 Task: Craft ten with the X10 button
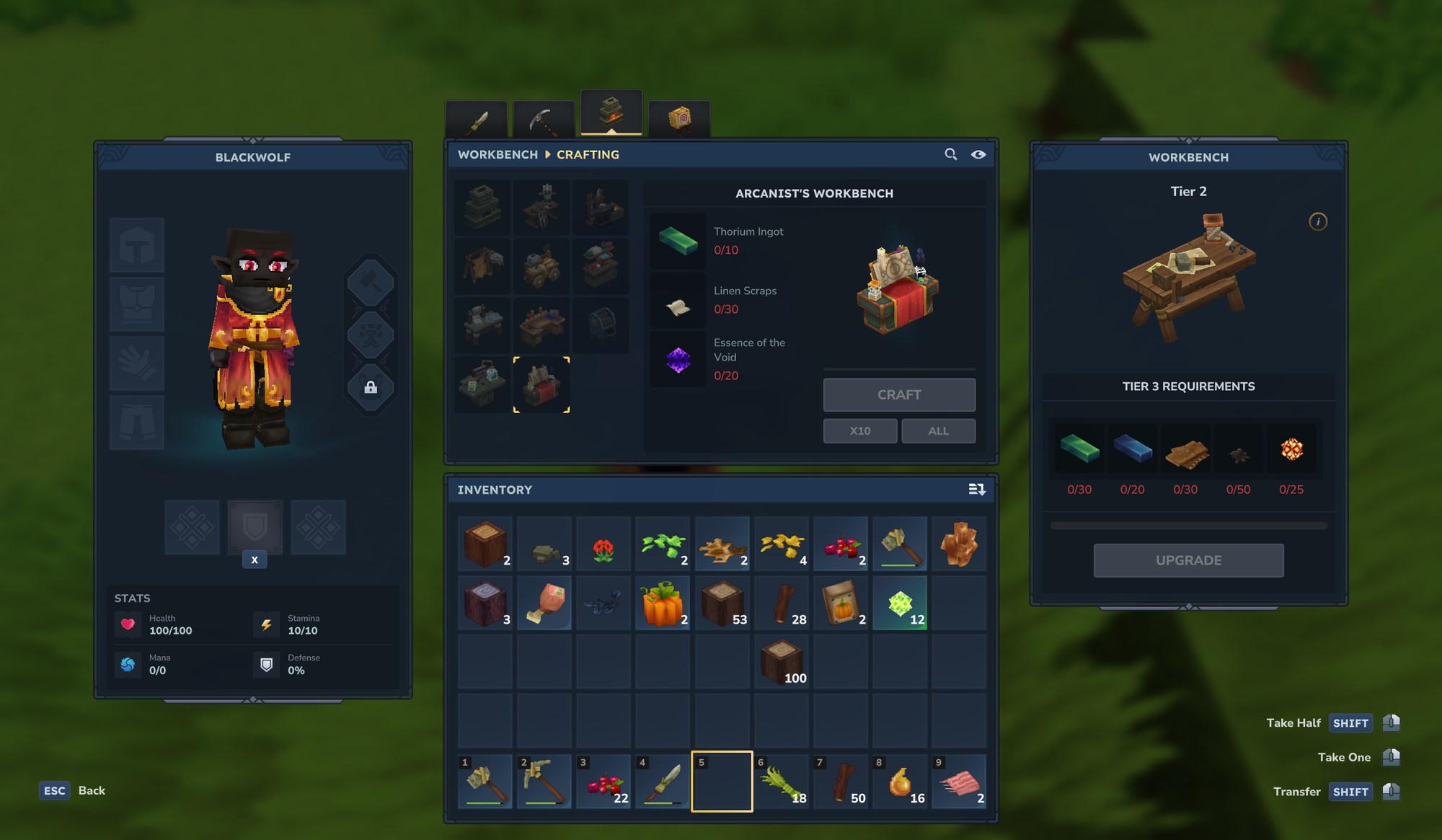coord(860,430)
